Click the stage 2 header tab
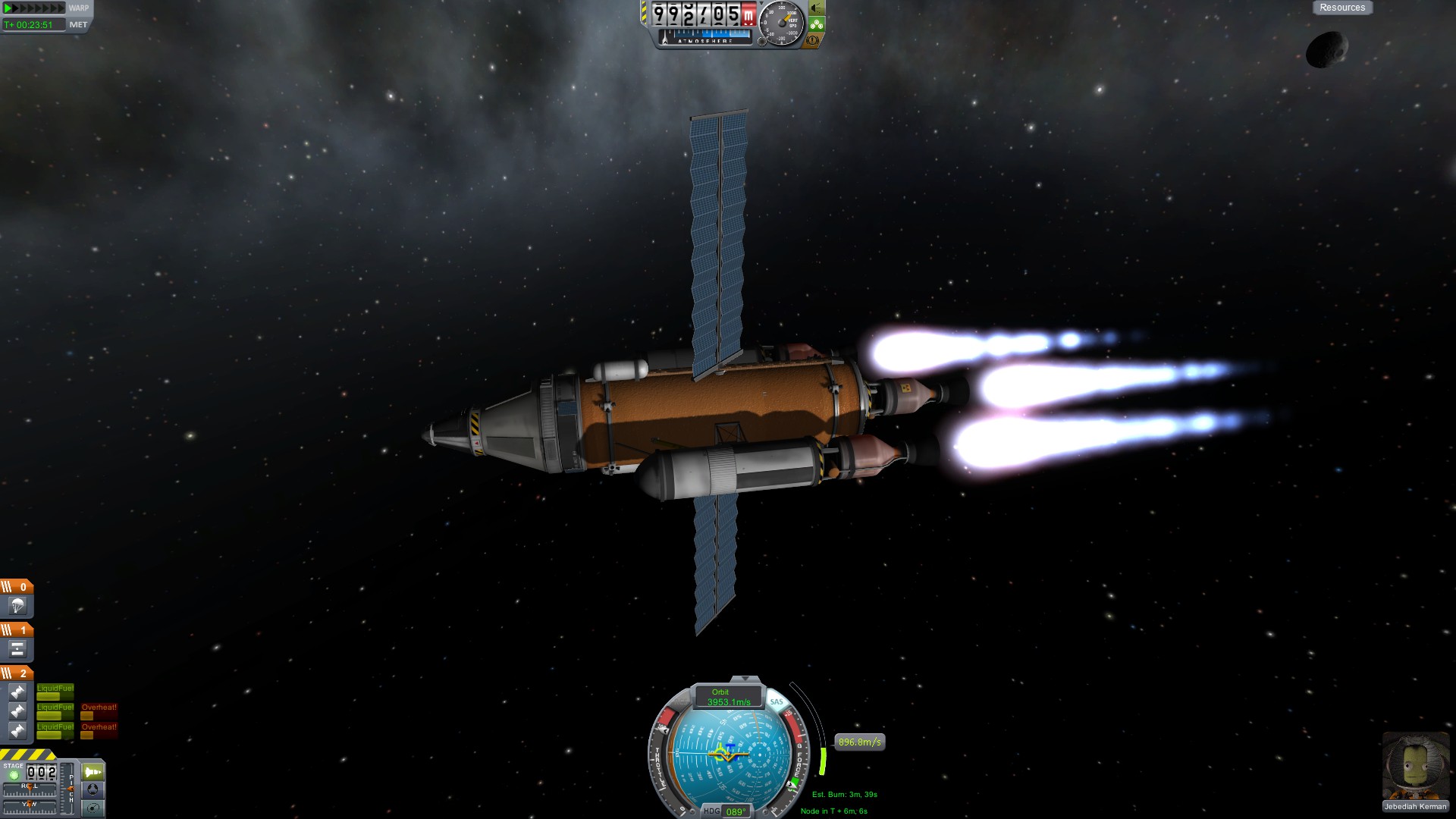The width and height of the screenshot is (1456, 819). (x=17, y=673)
